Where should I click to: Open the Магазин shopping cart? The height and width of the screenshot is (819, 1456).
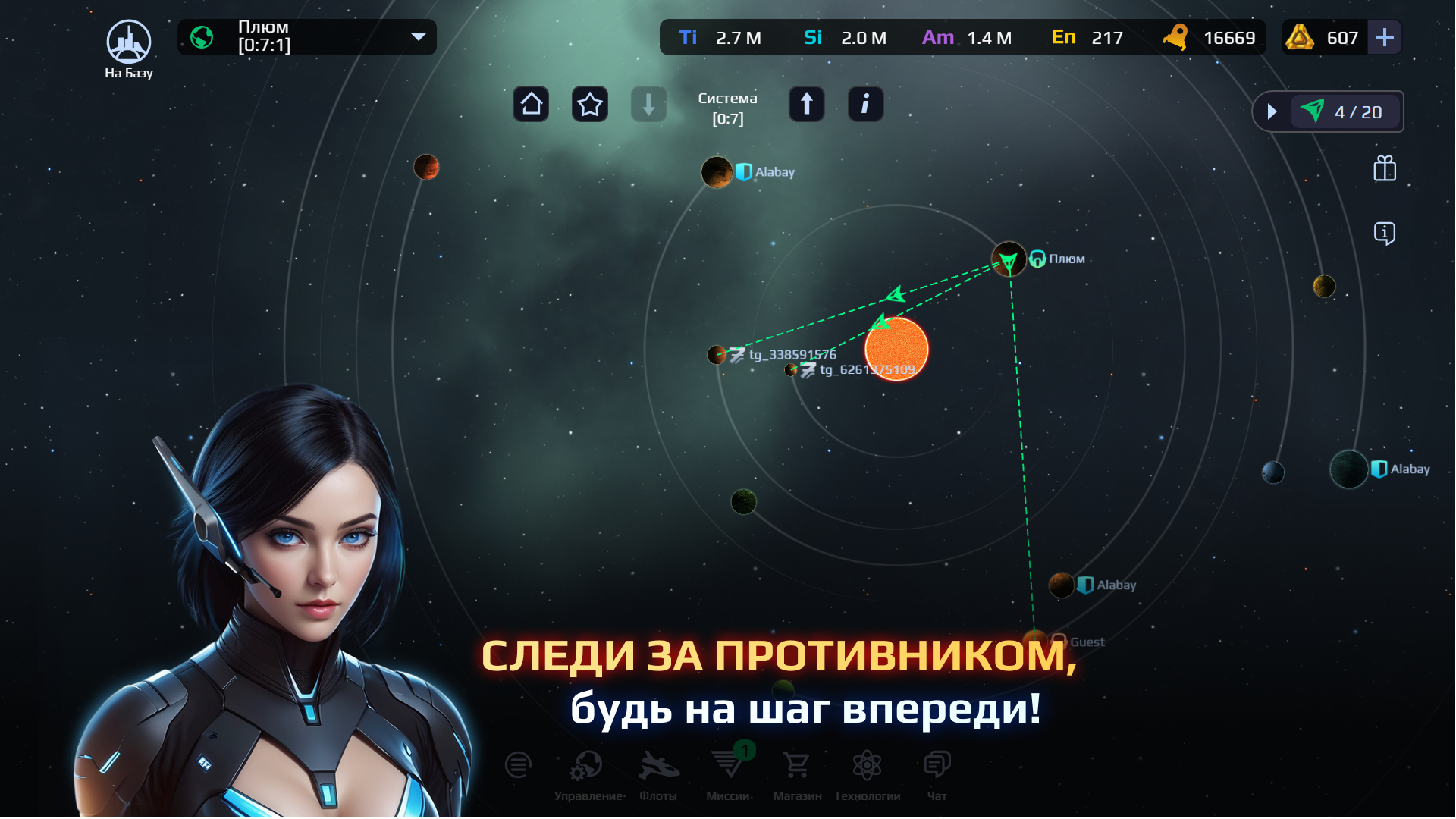[x=795, y=766]
